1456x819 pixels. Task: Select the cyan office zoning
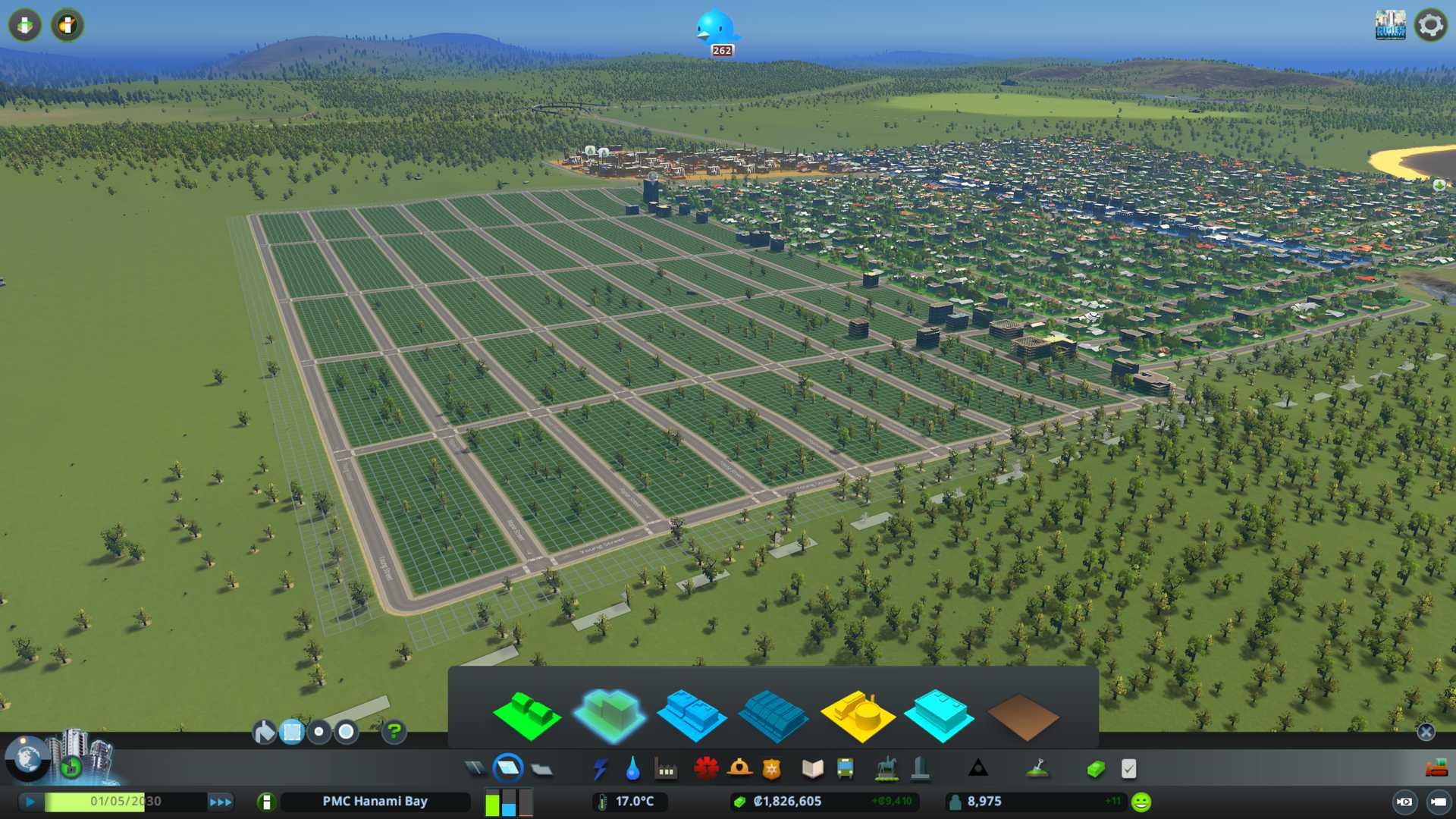click(939, 715)
